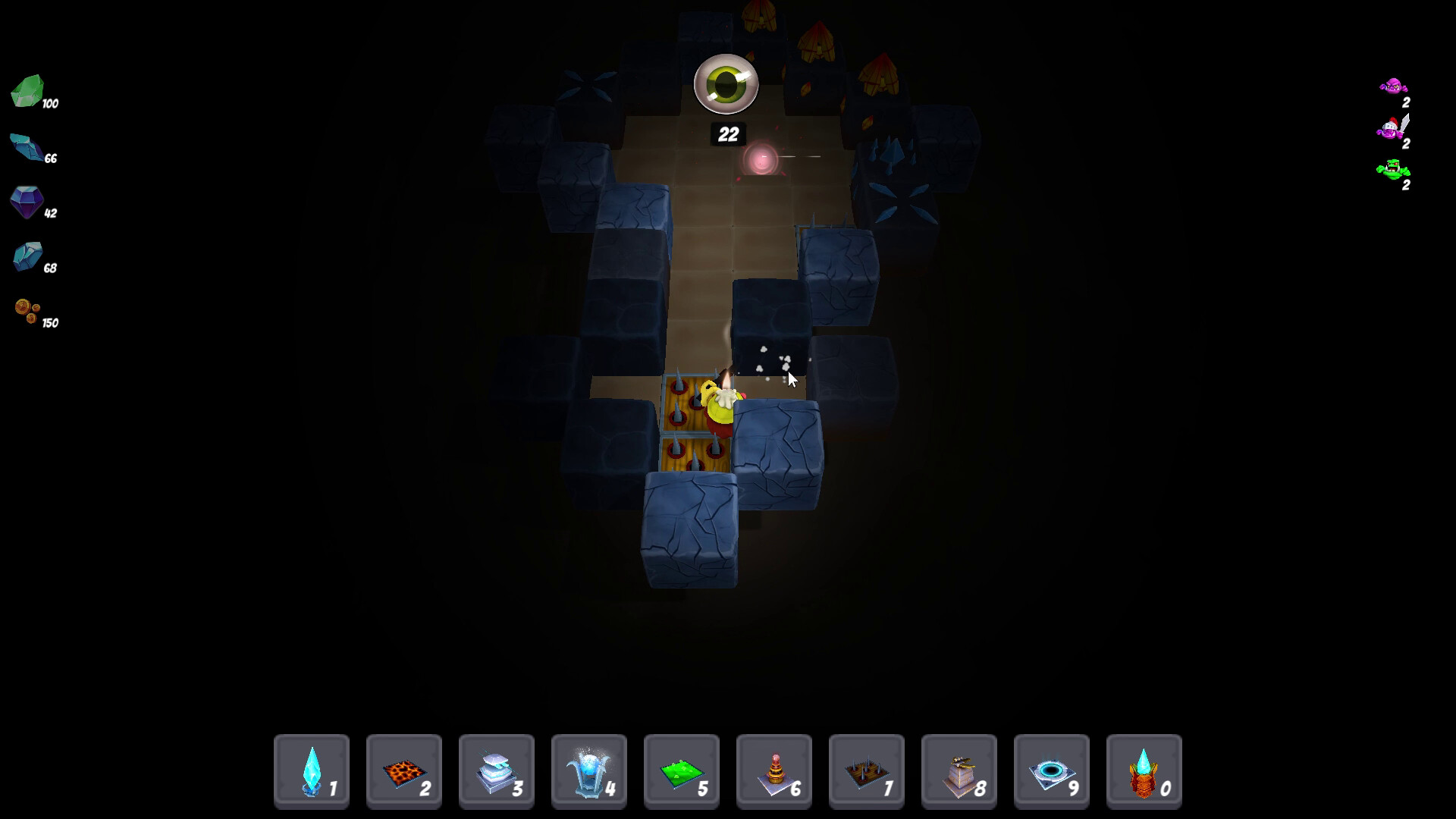The image size is (1456, 819).
Task: Select the lava floor tile in slot 2
Action: pyautogui.click(x=403, y=770)
